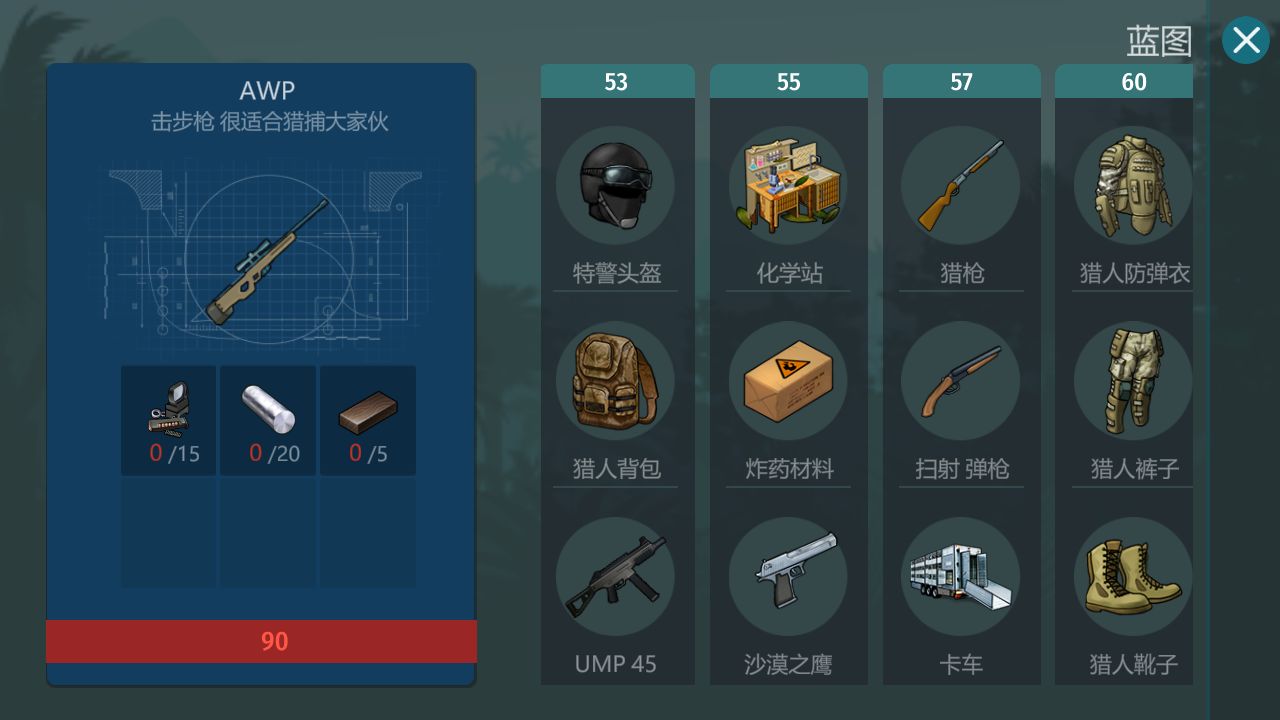
Task: Open the 猎人背包 hunter backpack blueprint
Action: (617, 380)
